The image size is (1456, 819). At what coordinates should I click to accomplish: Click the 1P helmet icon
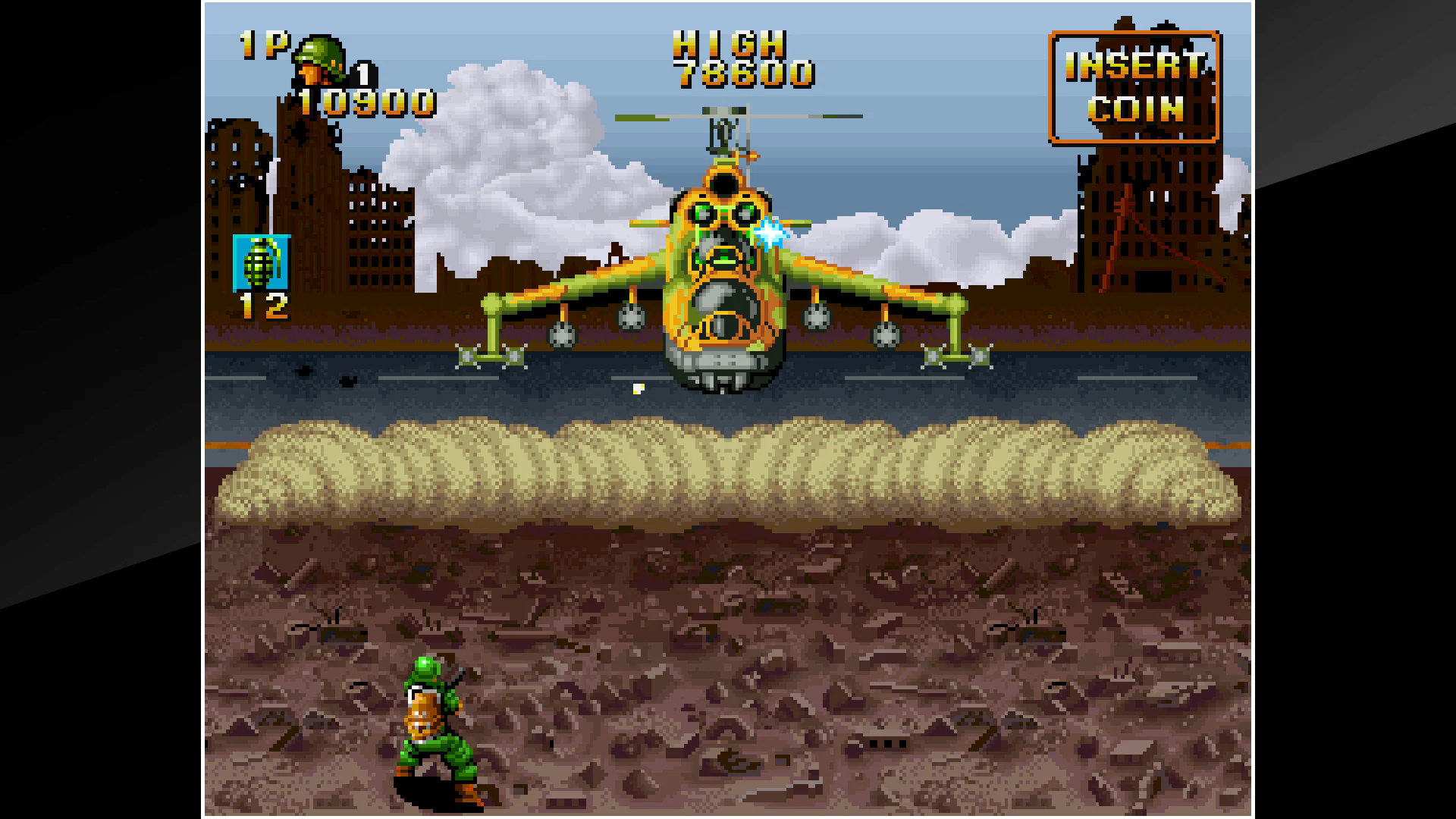tap(318, 61)
